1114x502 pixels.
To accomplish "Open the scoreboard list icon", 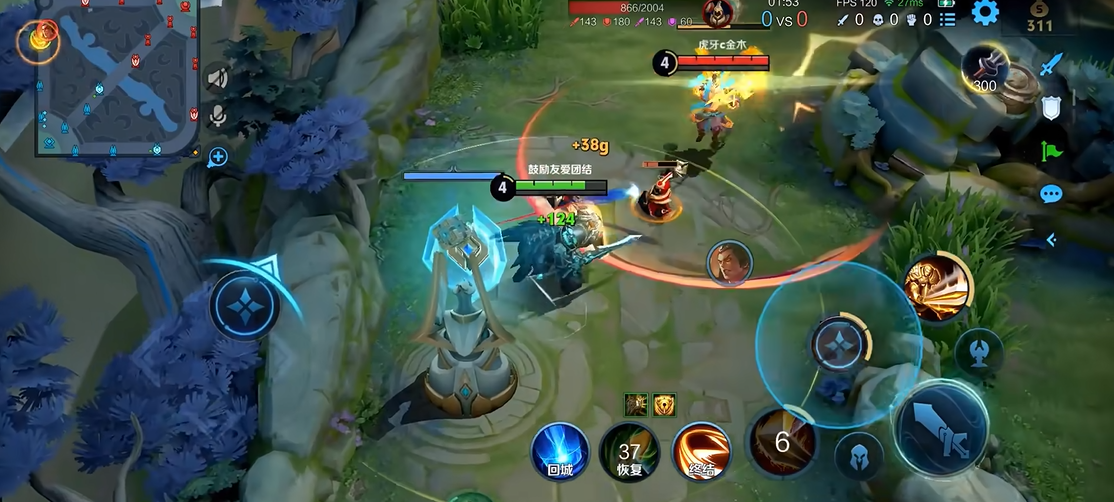I will coord(947,19).
